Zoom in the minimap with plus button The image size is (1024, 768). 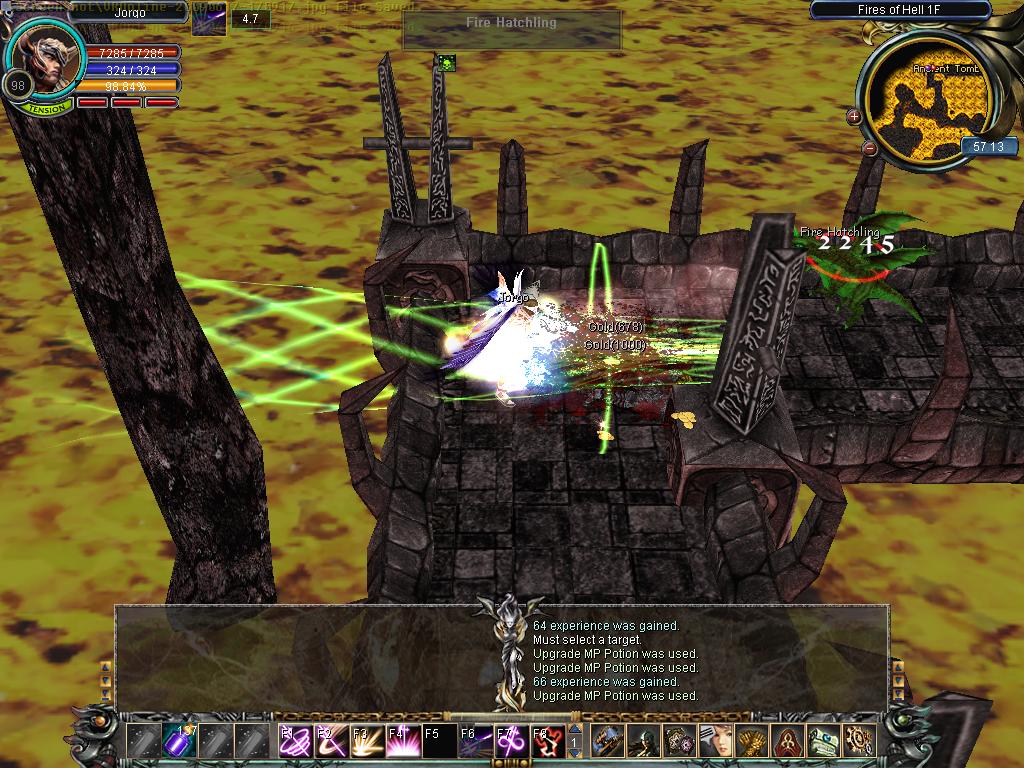point(854,117)
